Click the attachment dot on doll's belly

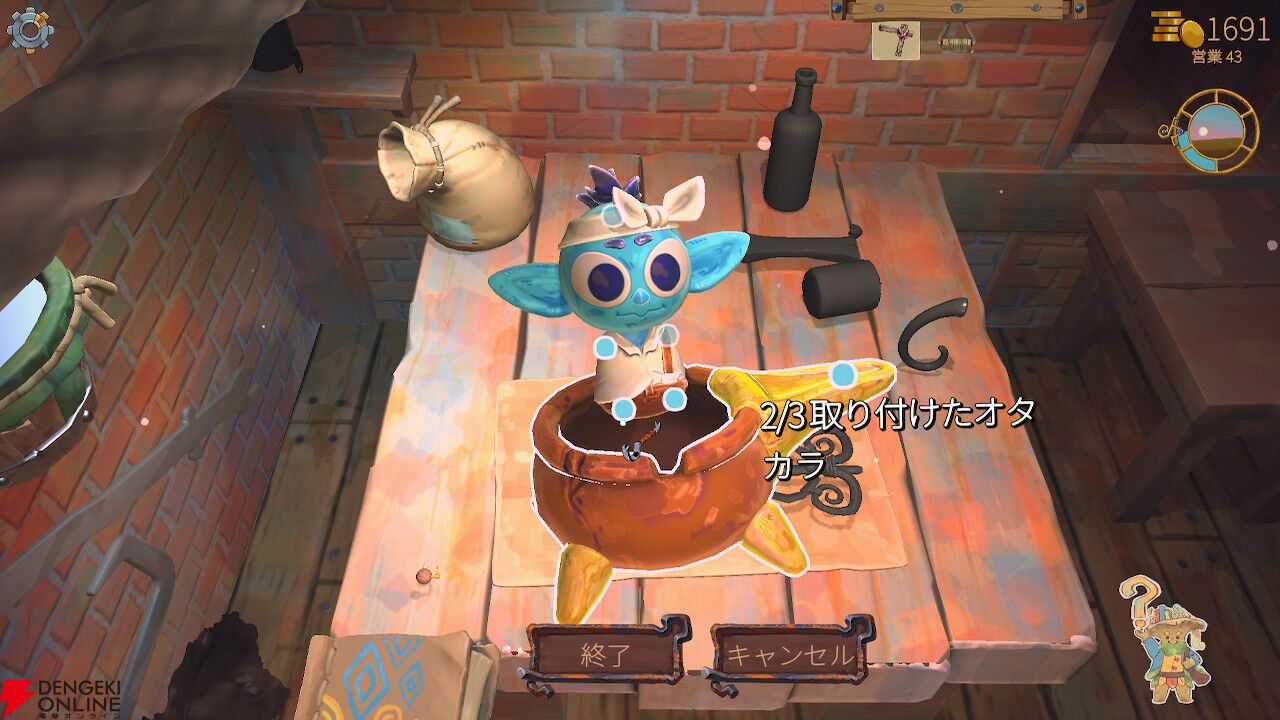[622, 409]
